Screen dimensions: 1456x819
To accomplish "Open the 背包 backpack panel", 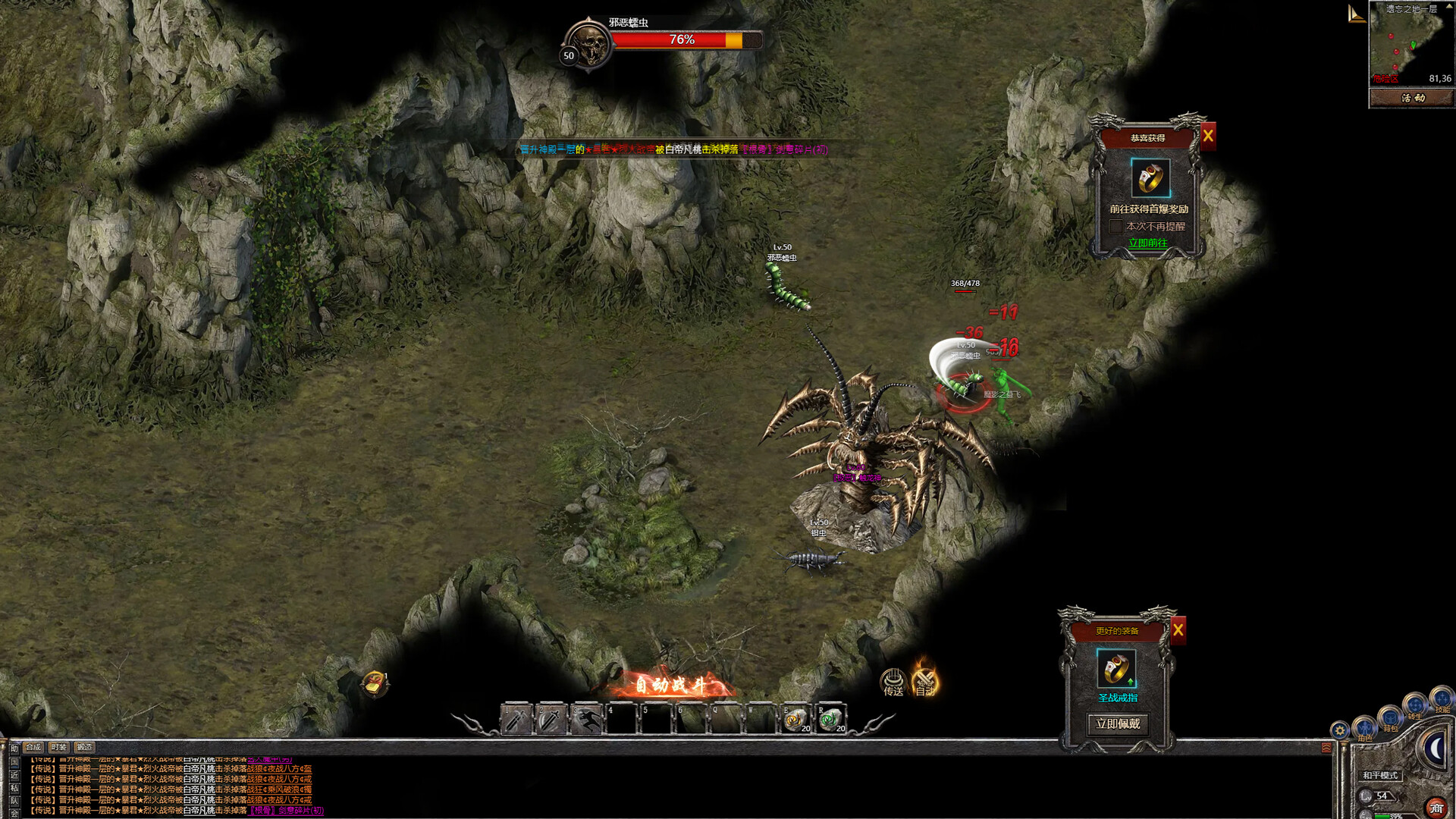I will pos(1389,719).
